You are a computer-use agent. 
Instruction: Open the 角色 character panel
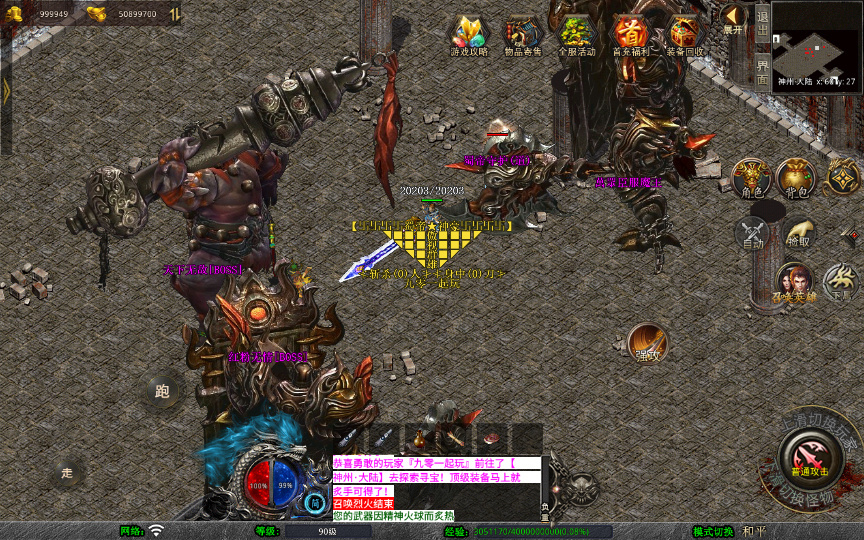(x=751, y=179)
